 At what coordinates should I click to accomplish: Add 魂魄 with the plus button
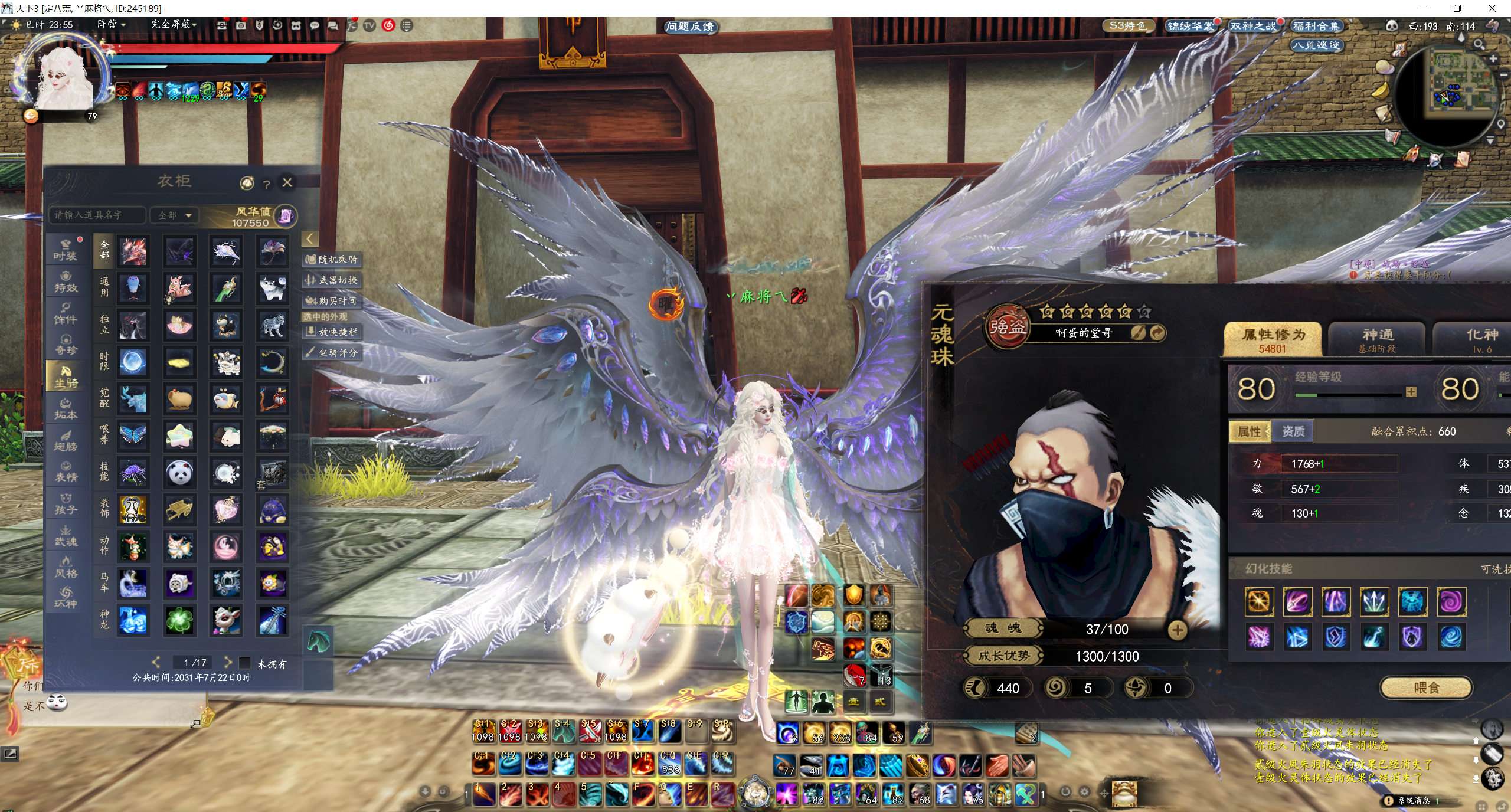1178,630
